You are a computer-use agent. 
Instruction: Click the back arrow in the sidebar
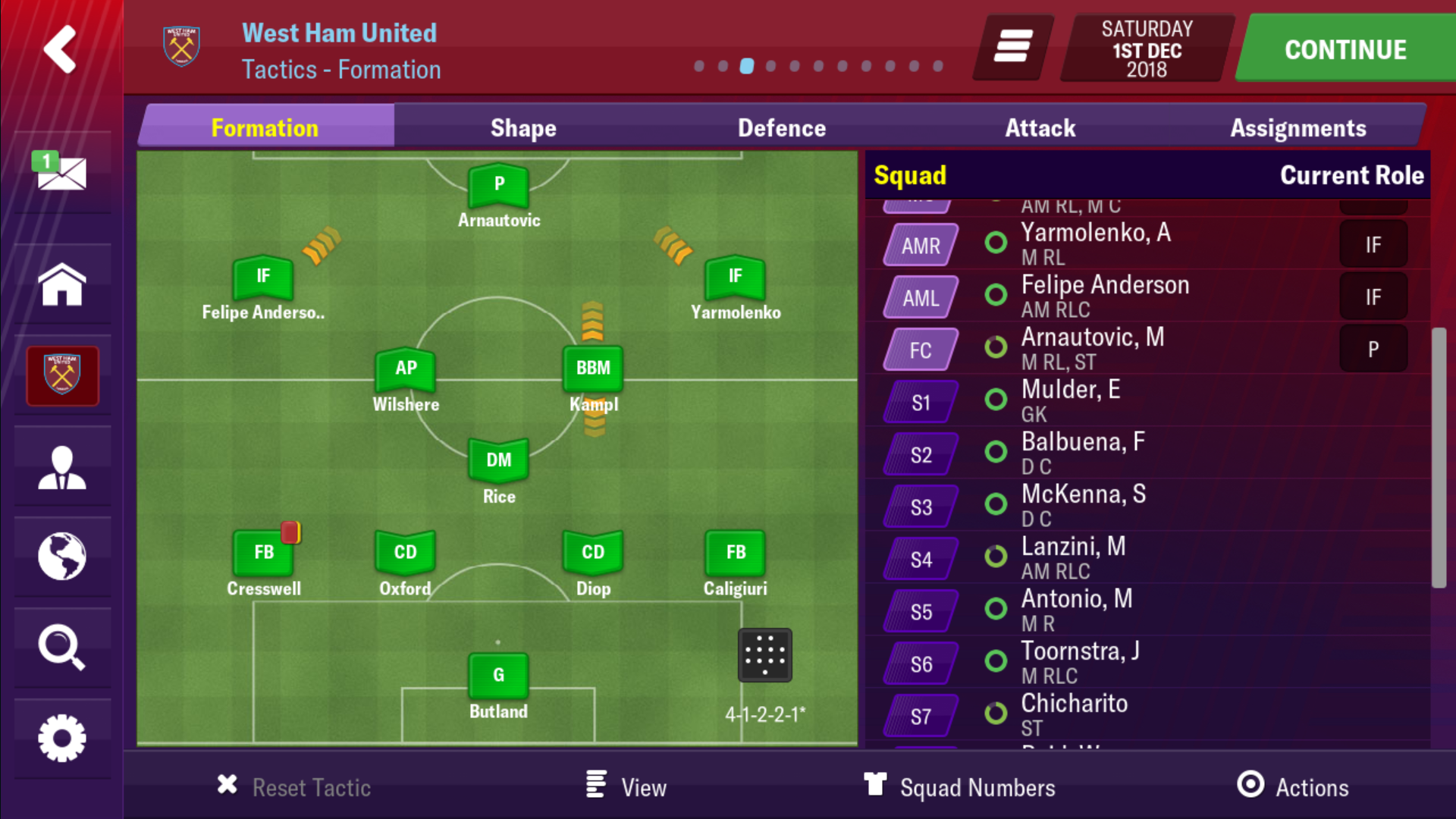60,49
